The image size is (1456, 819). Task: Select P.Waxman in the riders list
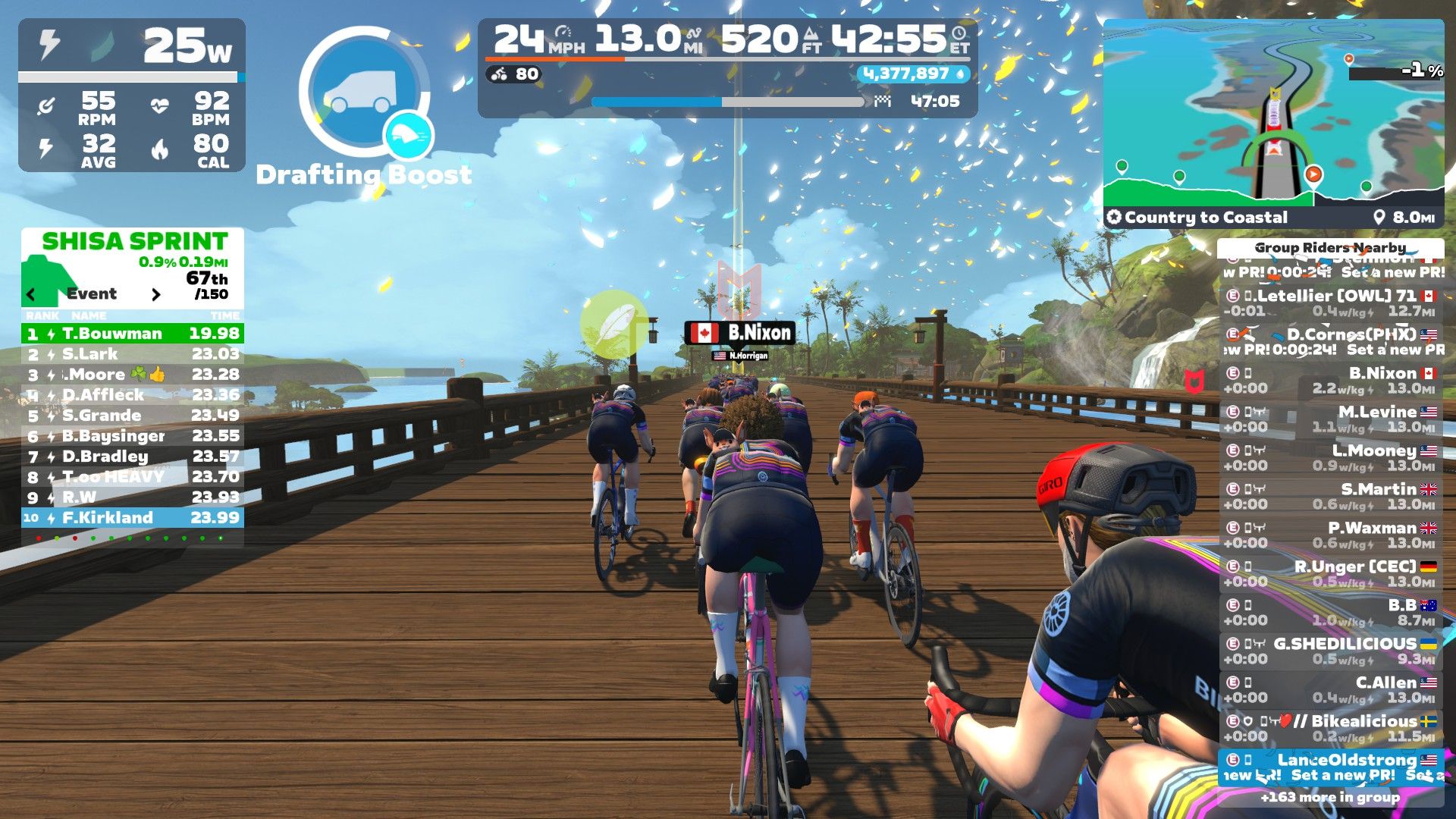click(1331, 535)
